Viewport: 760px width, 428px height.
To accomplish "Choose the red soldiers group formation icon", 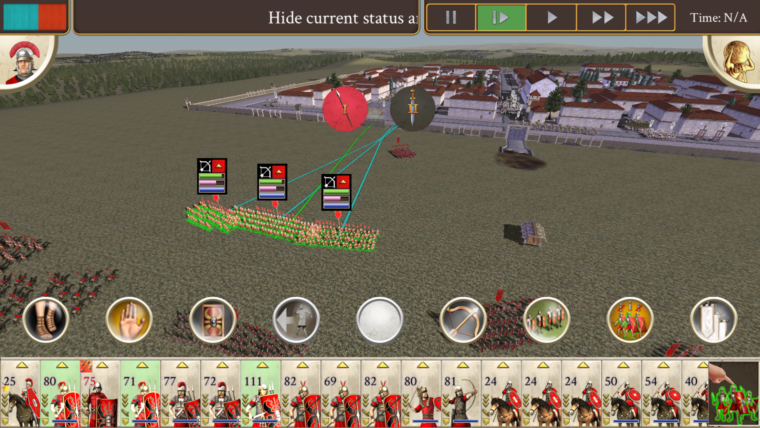I will pos(630,320).
